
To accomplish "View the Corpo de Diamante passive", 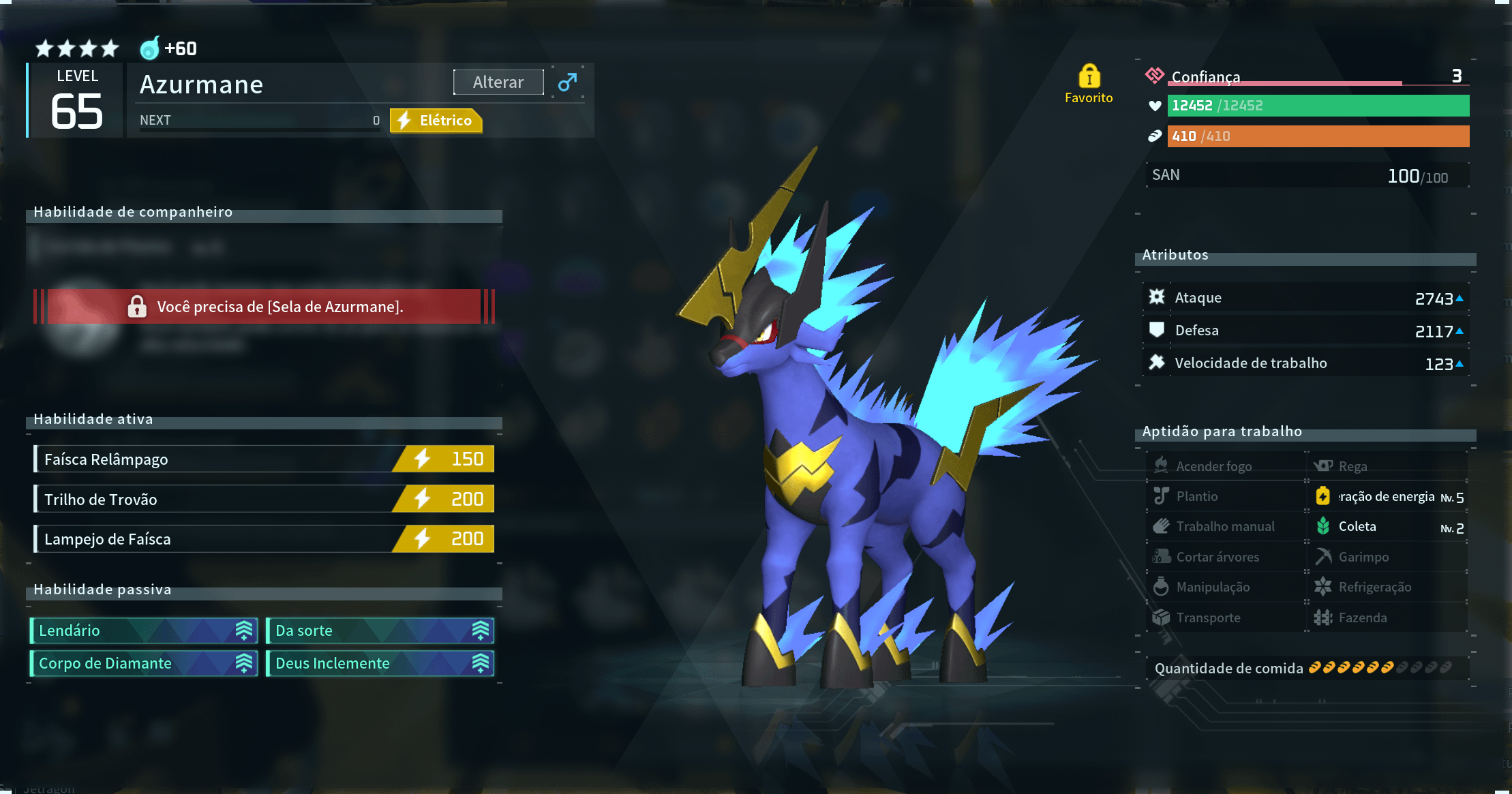I will pos(144,663).
